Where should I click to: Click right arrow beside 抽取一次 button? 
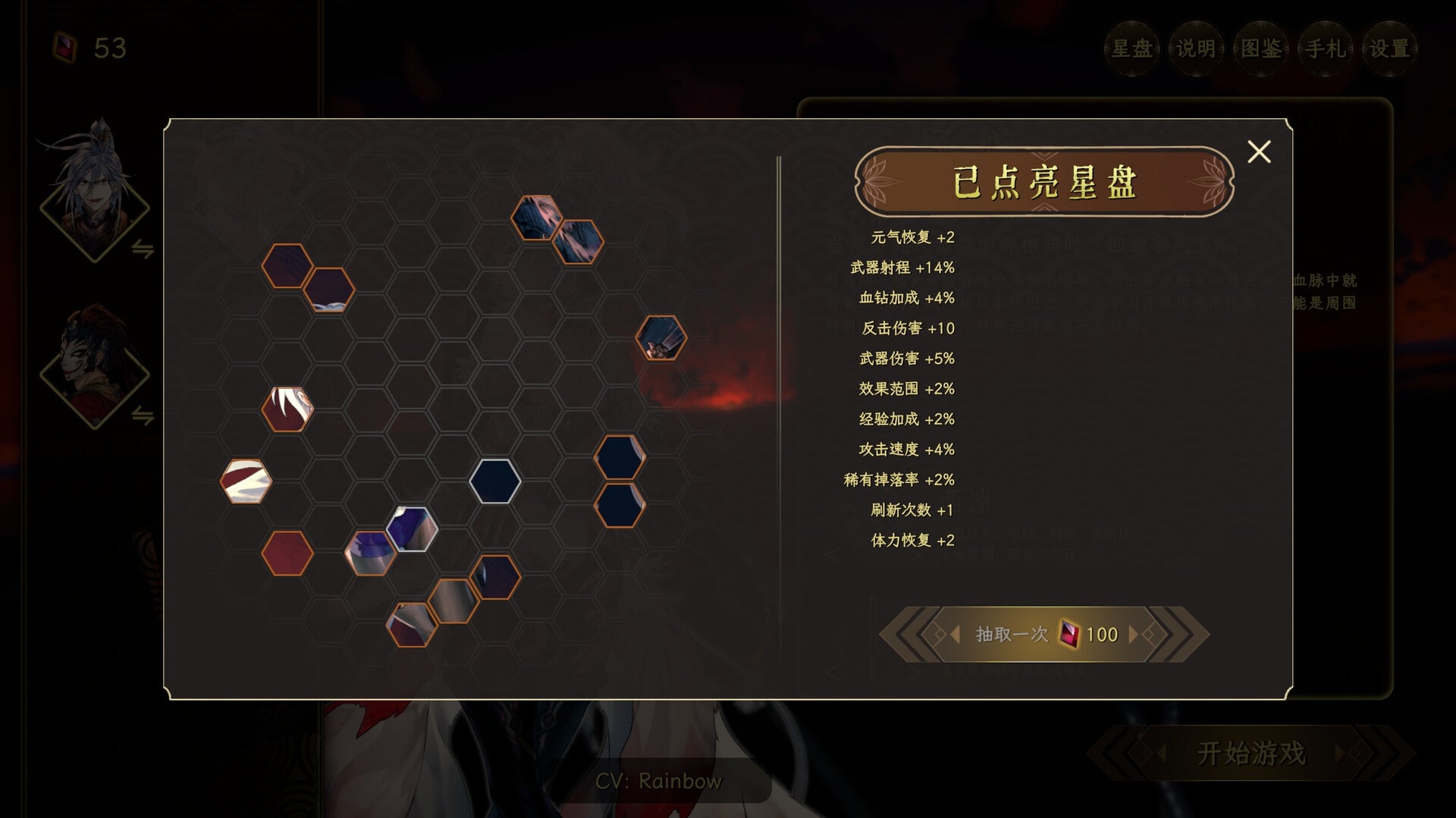click(1134, 635)
